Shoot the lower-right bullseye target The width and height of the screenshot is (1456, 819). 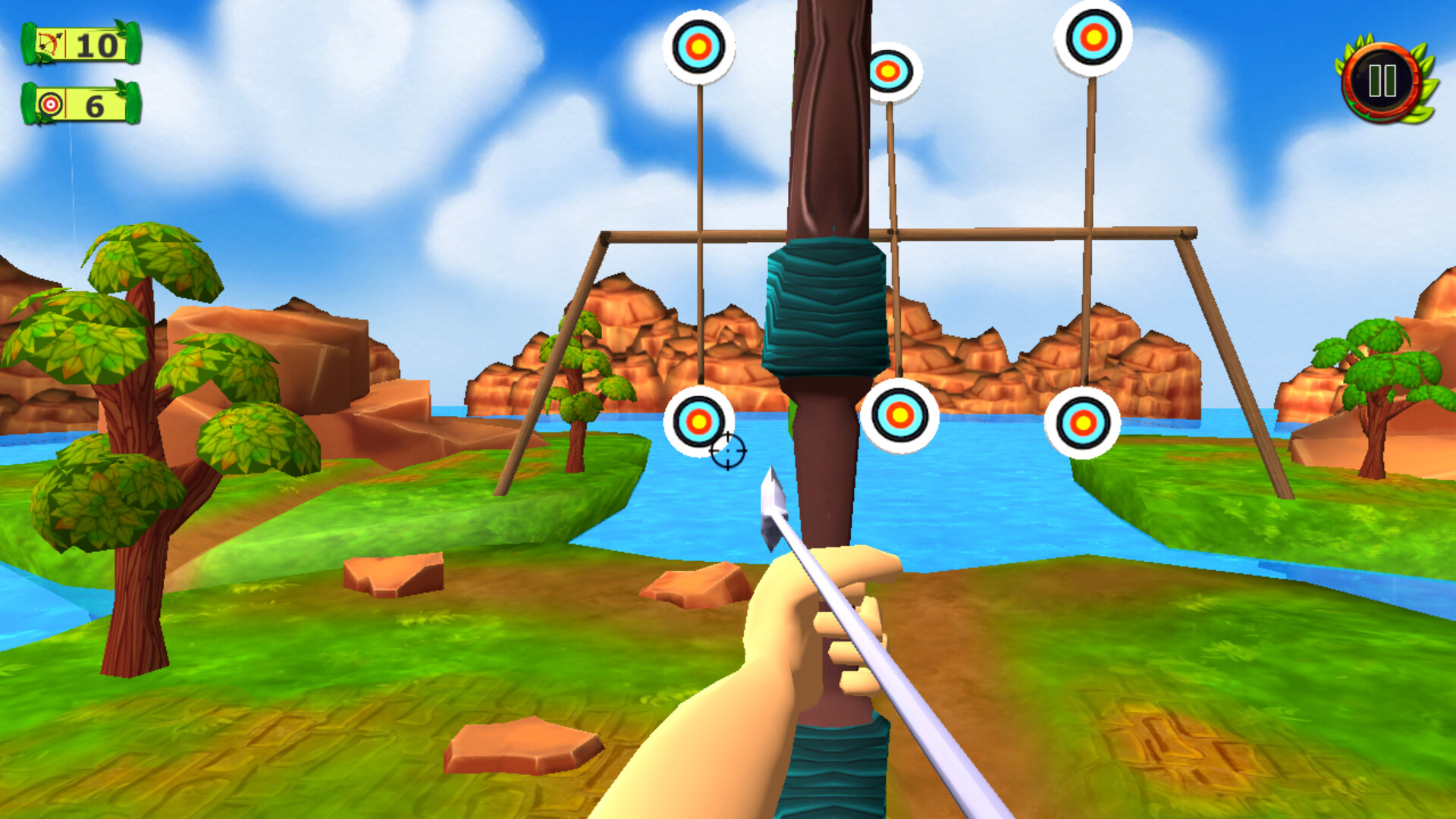1083,425
